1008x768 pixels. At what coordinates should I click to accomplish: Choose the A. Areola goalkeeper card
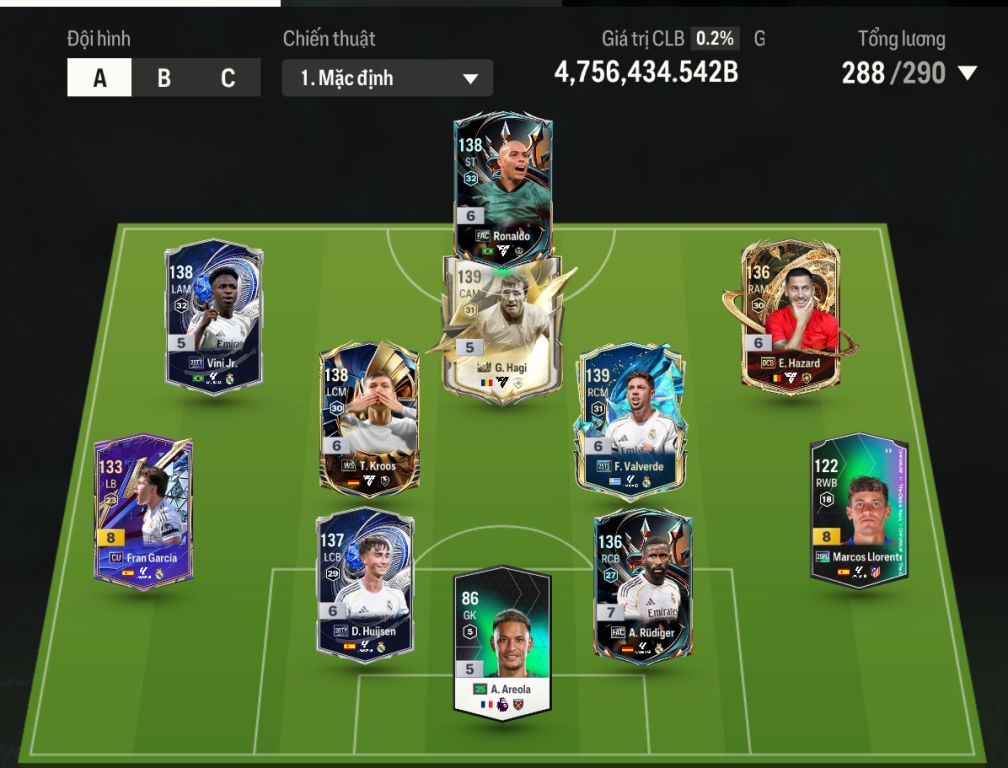point(502,642)
